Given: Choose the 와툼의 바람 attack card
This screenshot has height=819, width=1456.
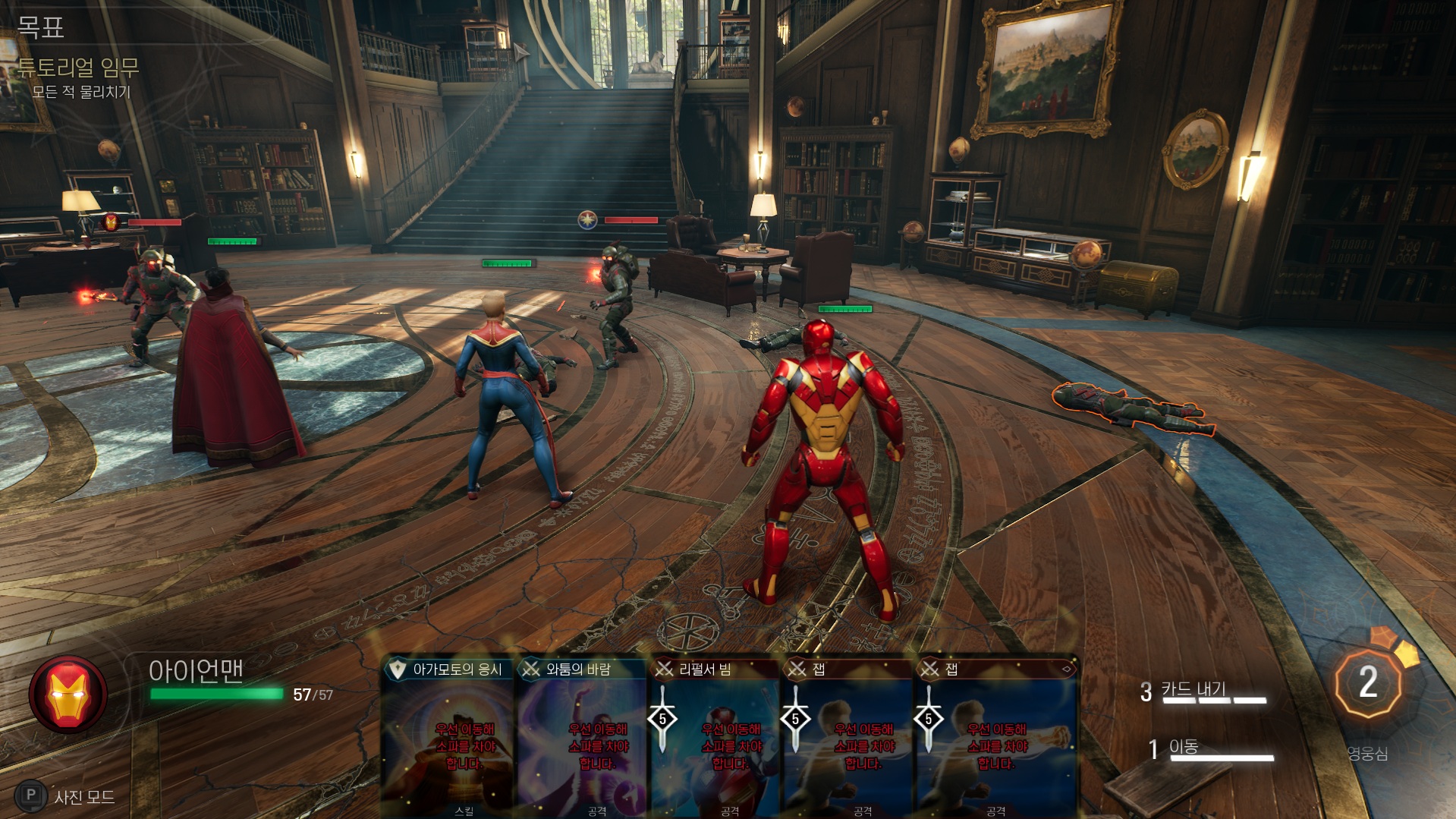Looking at the screenshot, I should click(582, 736).
